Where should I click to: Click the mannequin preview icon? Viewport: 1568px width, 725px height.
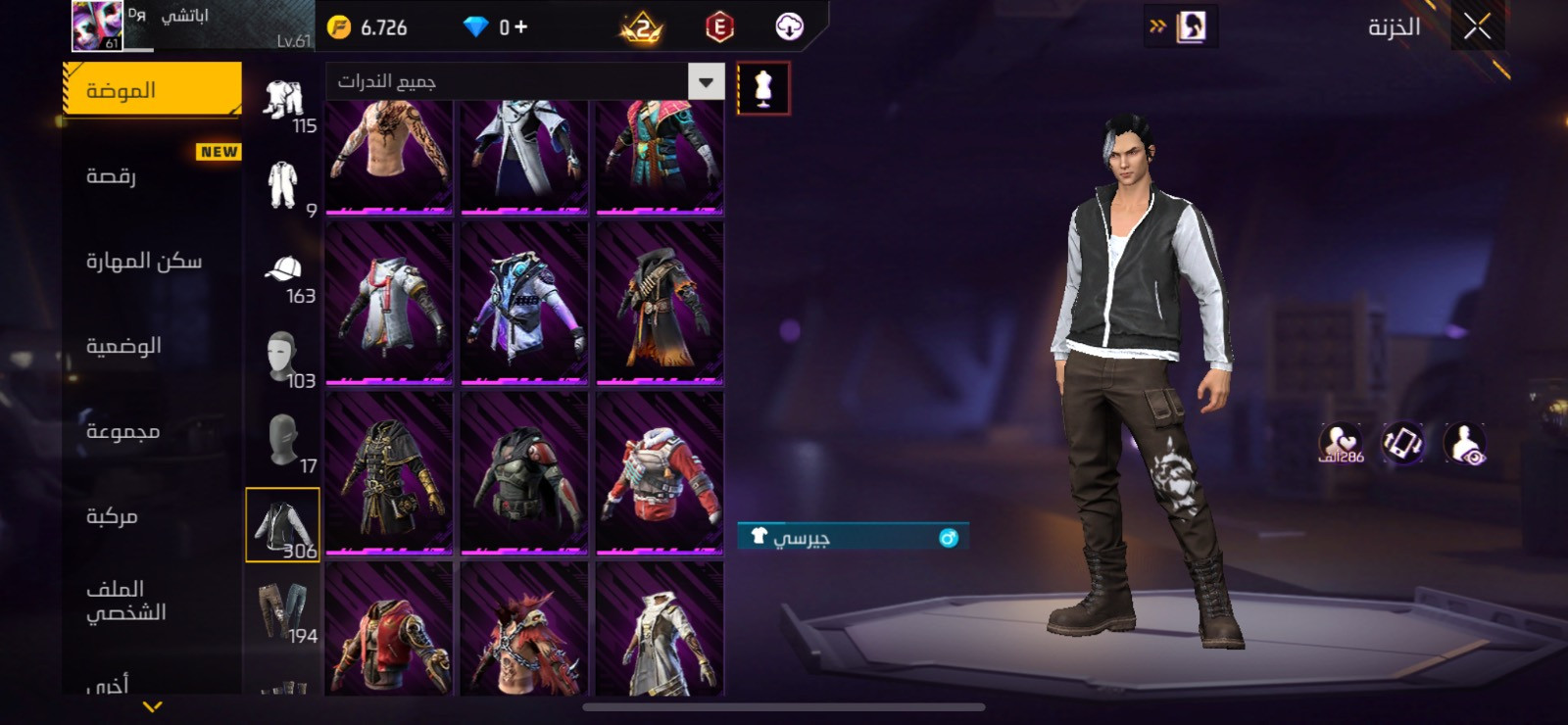click(x=762, y=88)
